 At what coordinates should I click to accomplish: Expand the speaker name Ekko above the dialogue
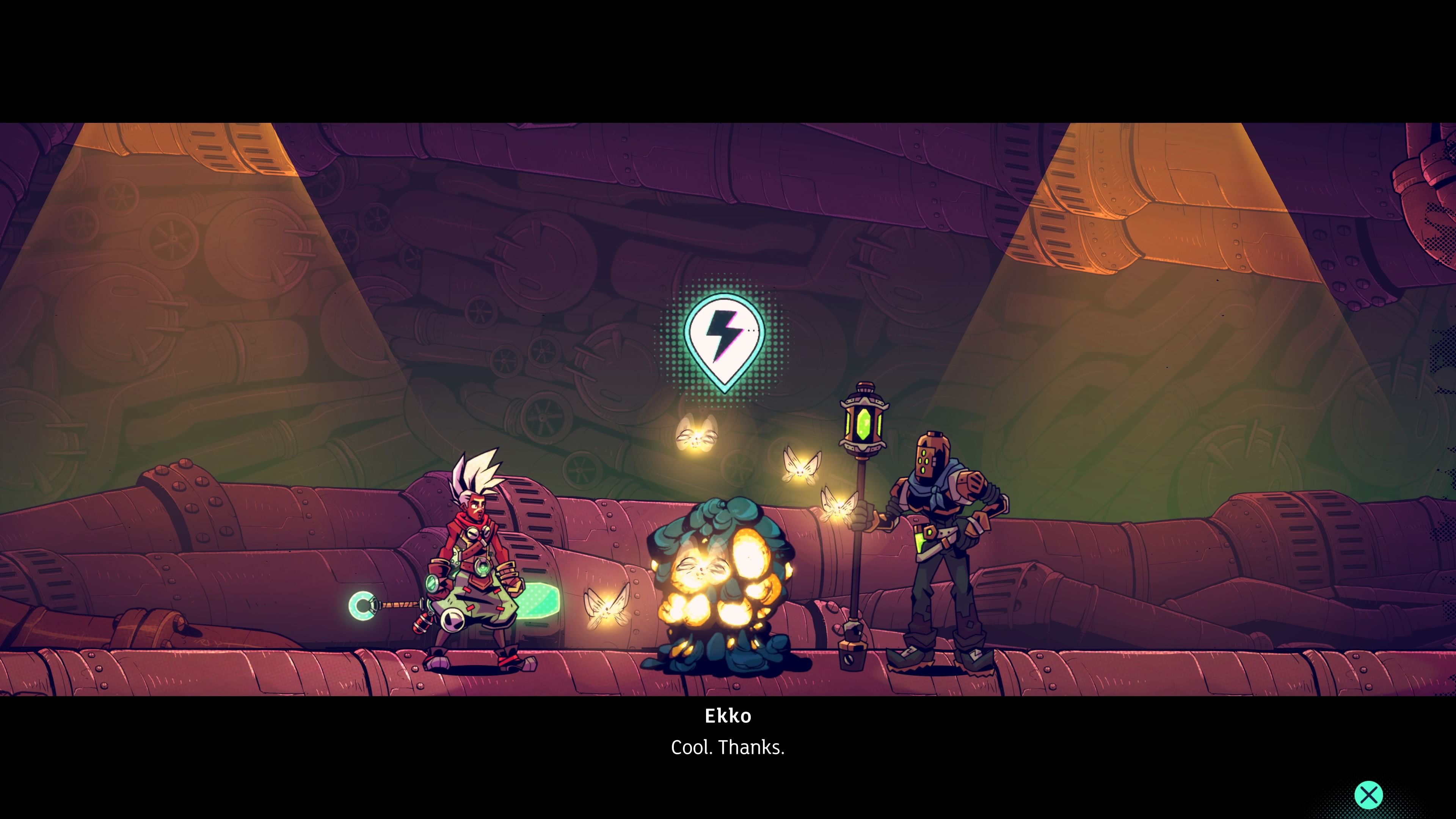tap(728, 717)
